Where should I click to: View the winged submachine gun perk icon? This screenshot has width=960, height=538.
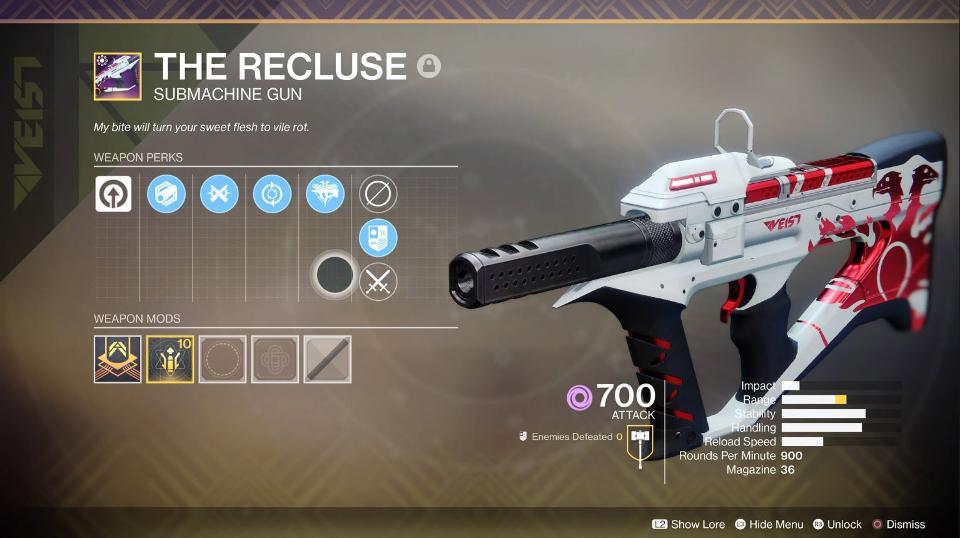[x=325, y=193]
